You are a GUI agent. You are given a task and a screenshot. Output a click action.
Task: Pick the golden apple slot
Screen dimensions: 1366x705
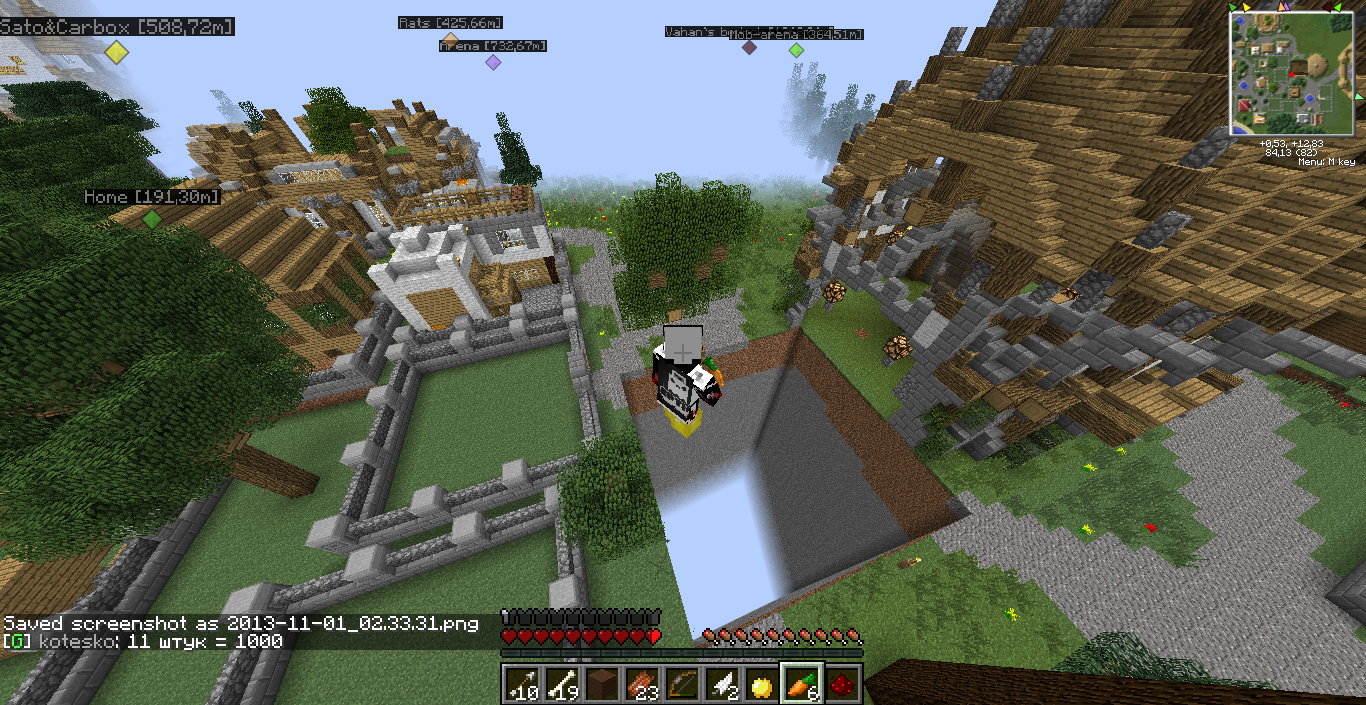click(x=762, y=683)
